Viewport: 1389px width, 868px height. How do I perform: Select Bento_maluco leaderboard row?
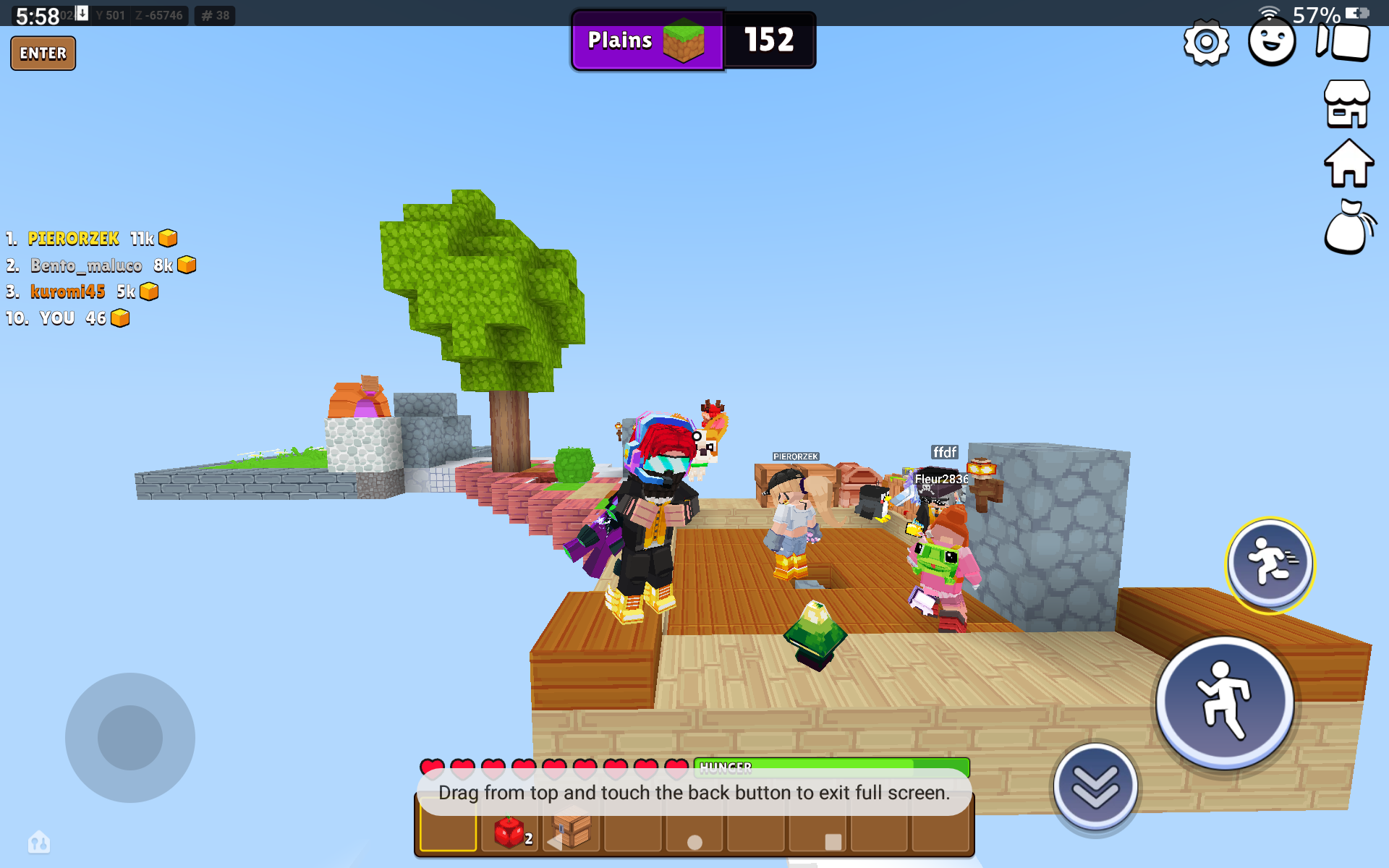(86, 265)
